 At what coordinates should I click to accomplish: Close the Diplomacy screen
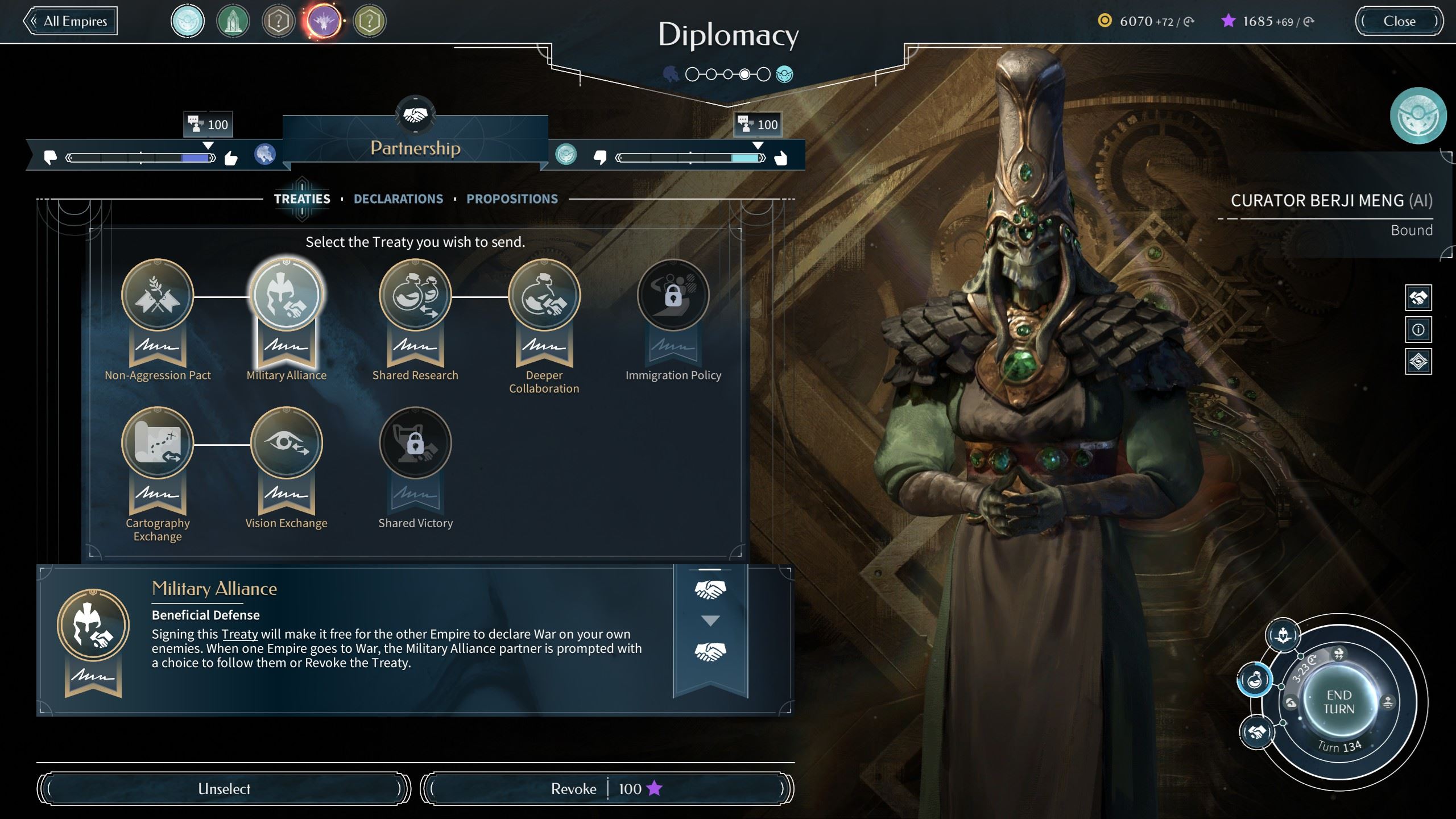[x=1399, y=22]
